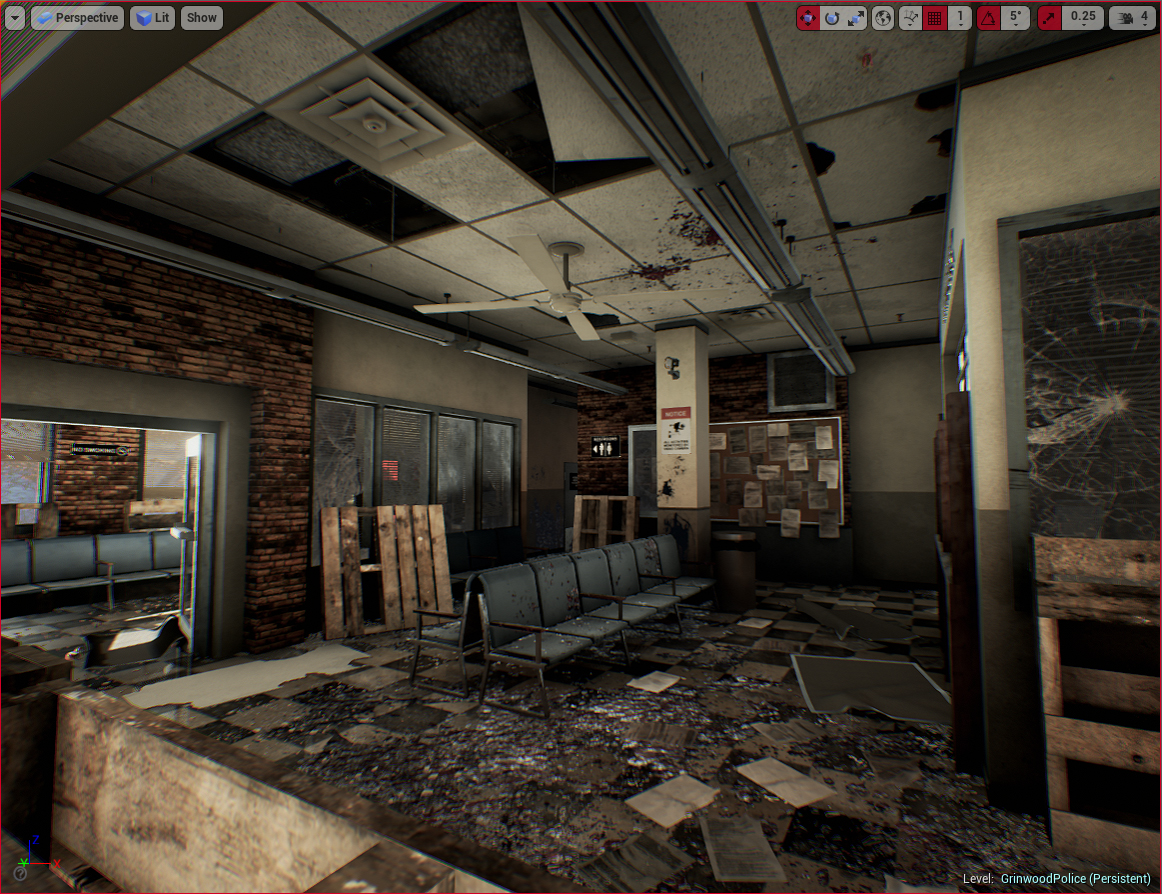Toggle grid snapping with the red grid icon
1162x894 pixels.
pos(936,17)
